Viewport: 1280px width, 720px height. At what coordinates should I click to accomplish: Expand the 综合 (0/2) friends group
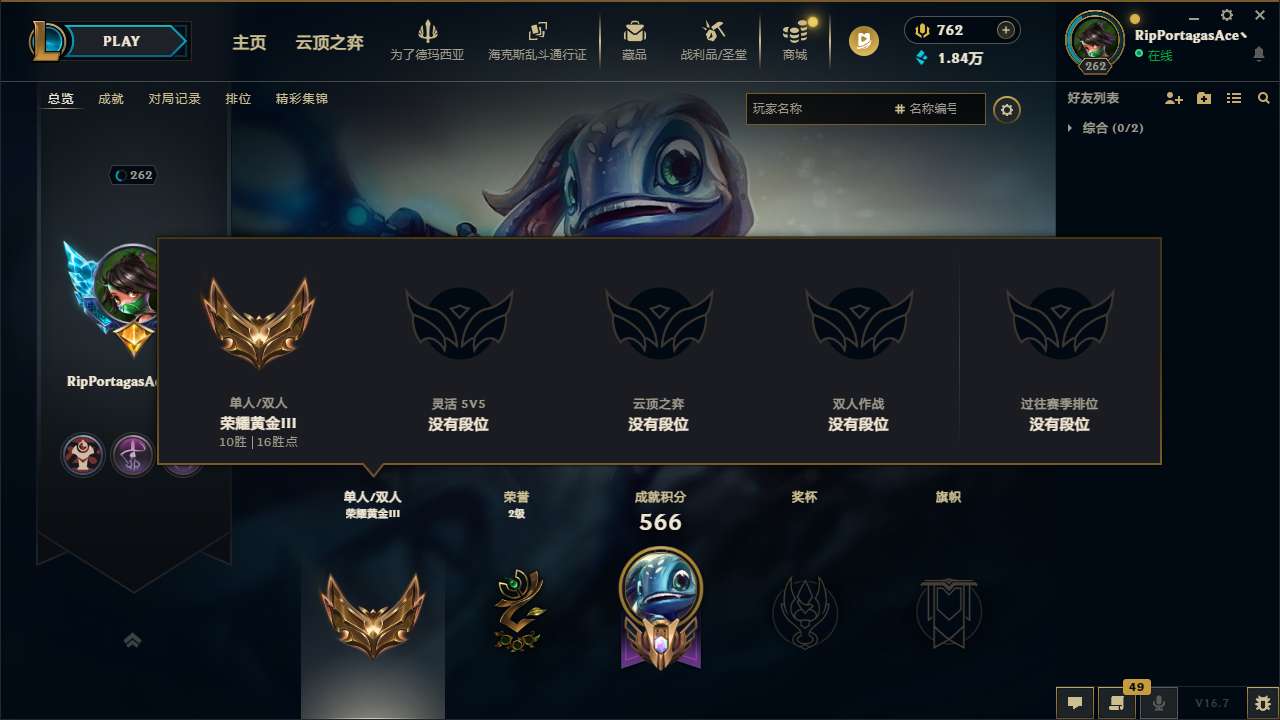click(1115, 128)
